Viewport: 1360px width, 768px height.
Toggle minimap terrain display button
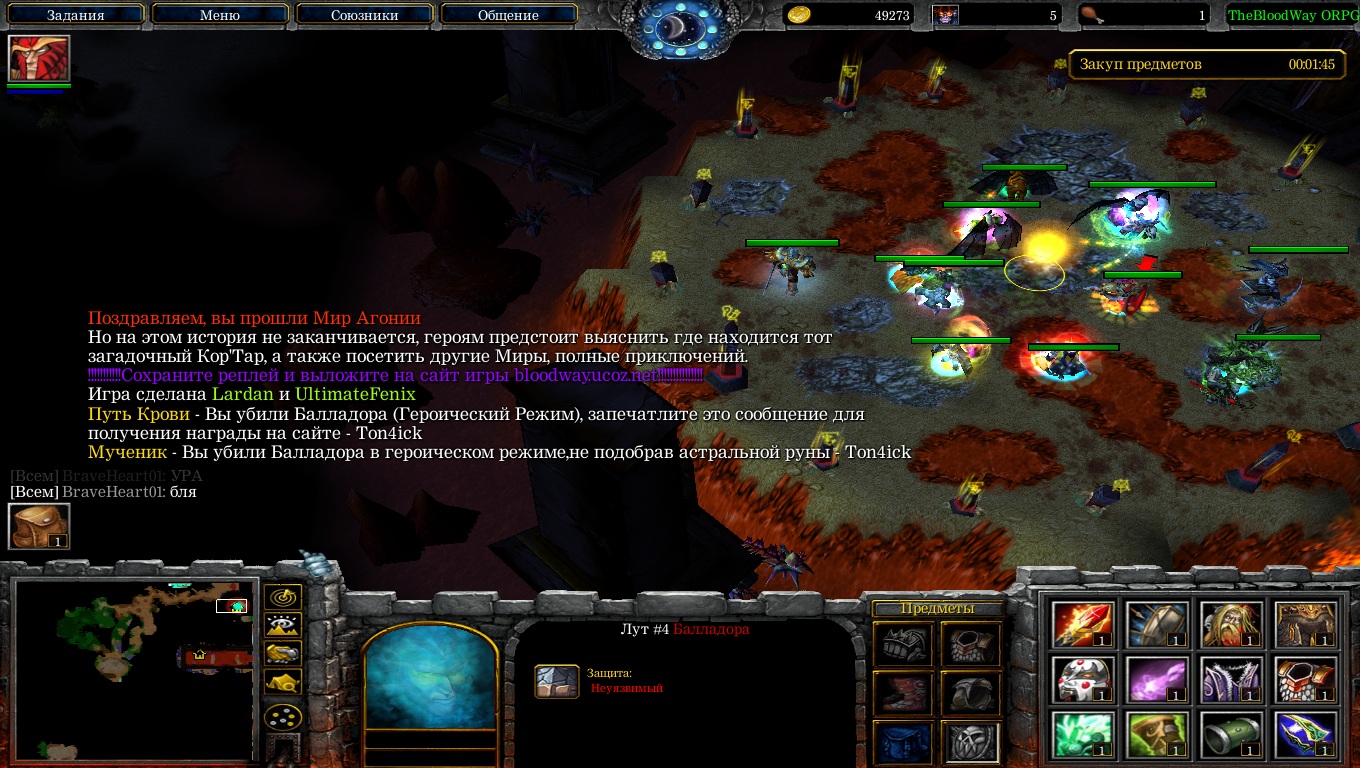pyautogui.click(x=284, y=626)
